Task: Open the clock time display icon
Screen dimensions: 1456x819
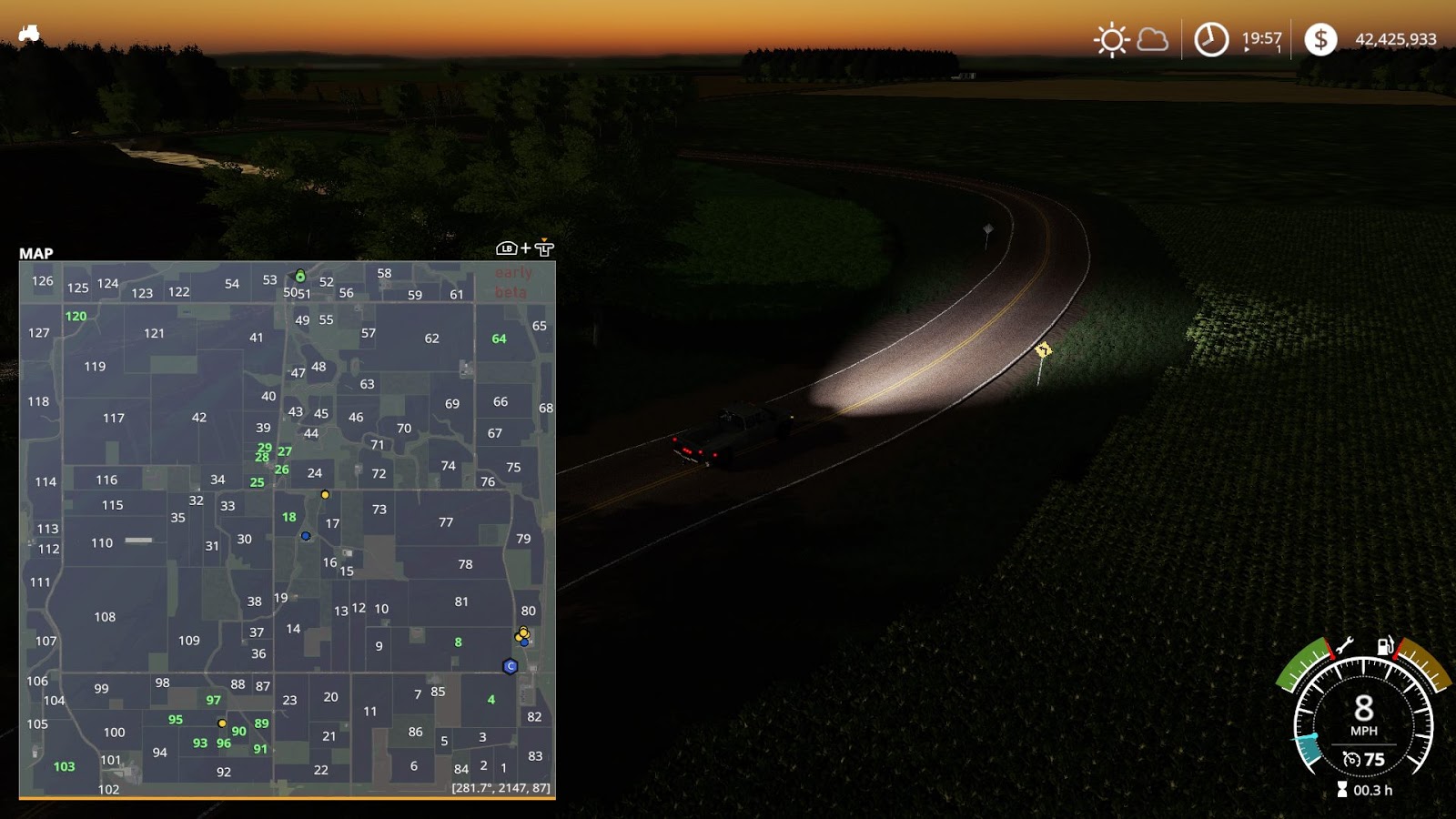Action: click(1210, 39)
